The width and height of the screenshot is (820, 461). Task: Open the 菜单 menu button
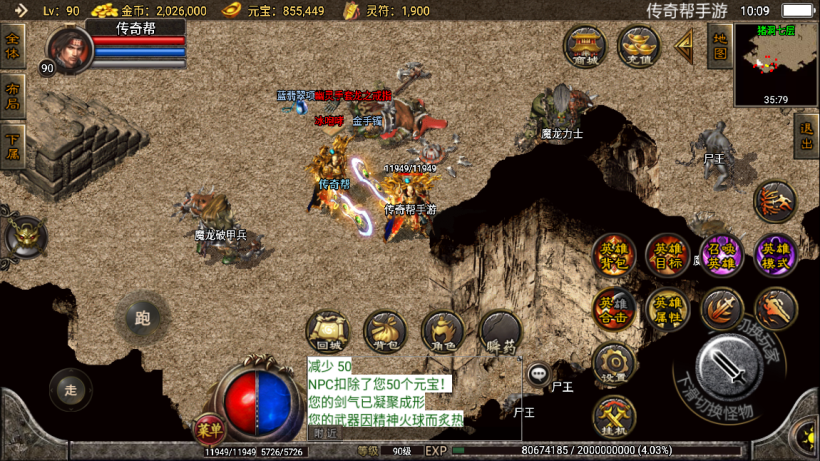pos(208,430)
